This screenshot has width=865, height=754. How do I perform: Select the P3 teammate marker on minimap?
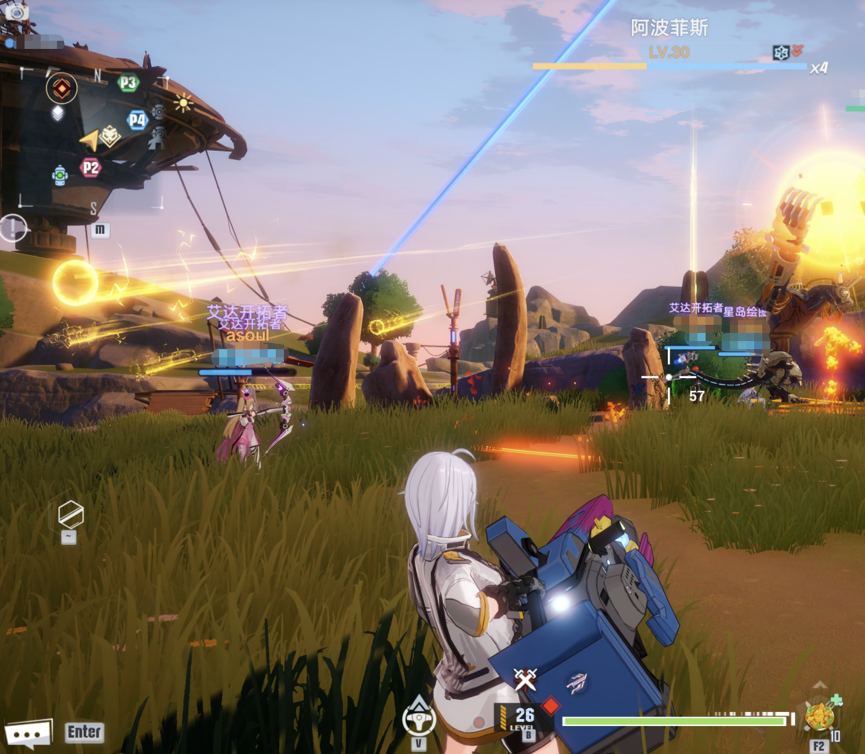point(128,83)
